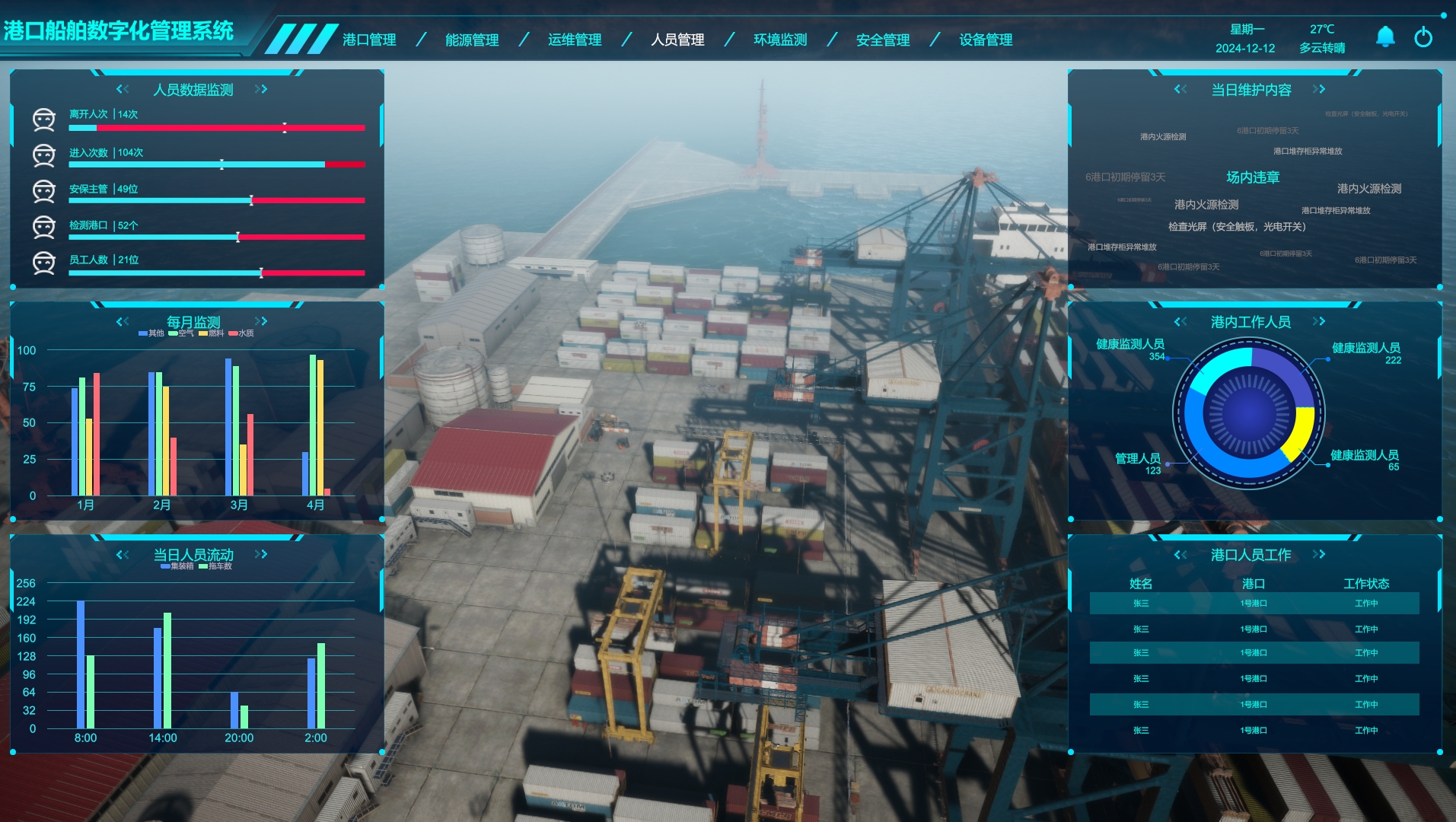Select the 场内违章 maintenance keyword
The height and width of the screenshot is (822, 1456).
click(x=1253, y=177)
